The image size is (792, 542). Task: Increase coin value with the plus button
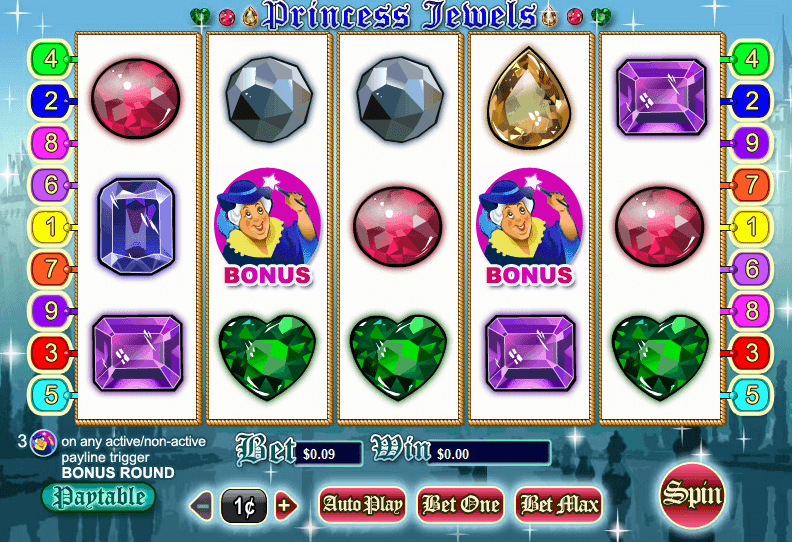pyautogui.click(x=286, y=505)
